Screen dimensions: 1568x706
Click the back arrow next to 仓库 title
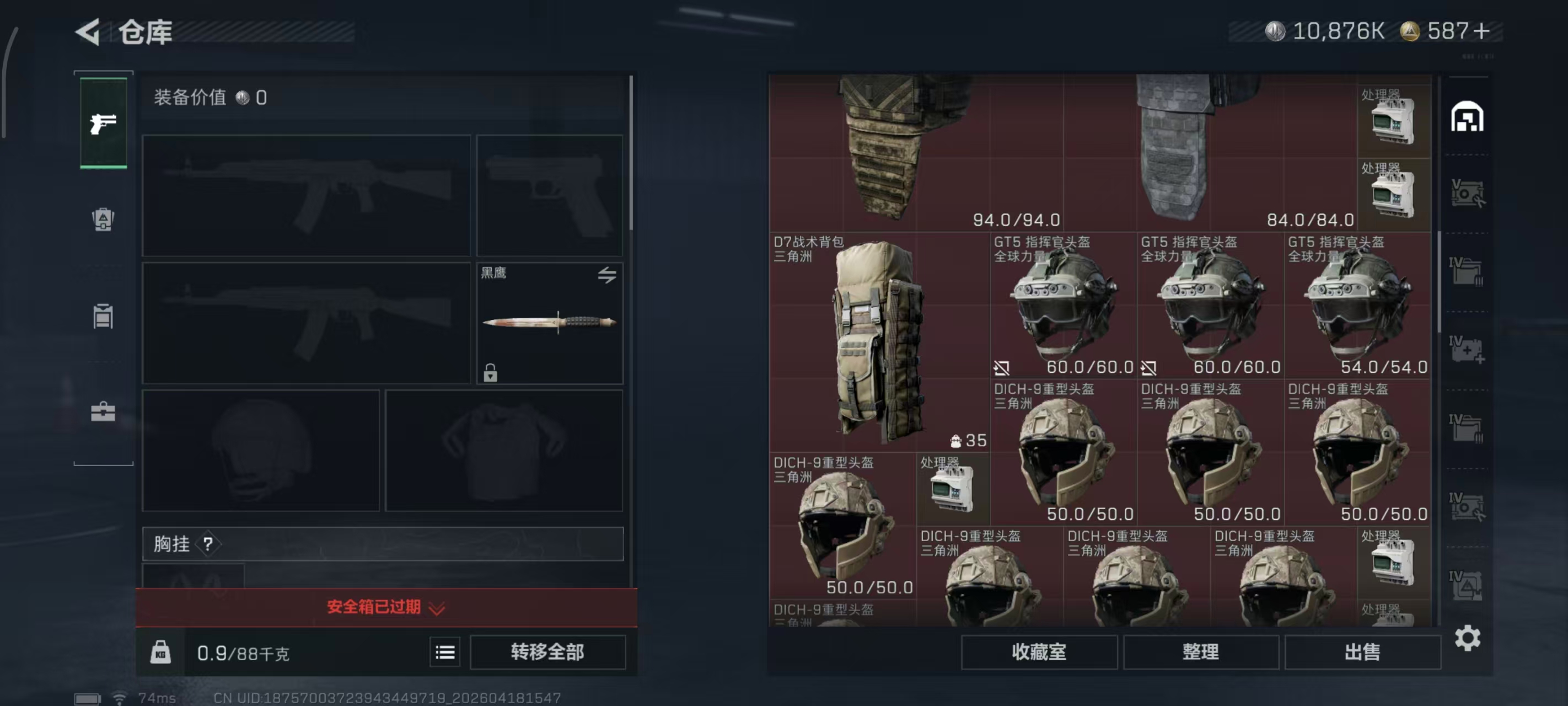point(87,33)
